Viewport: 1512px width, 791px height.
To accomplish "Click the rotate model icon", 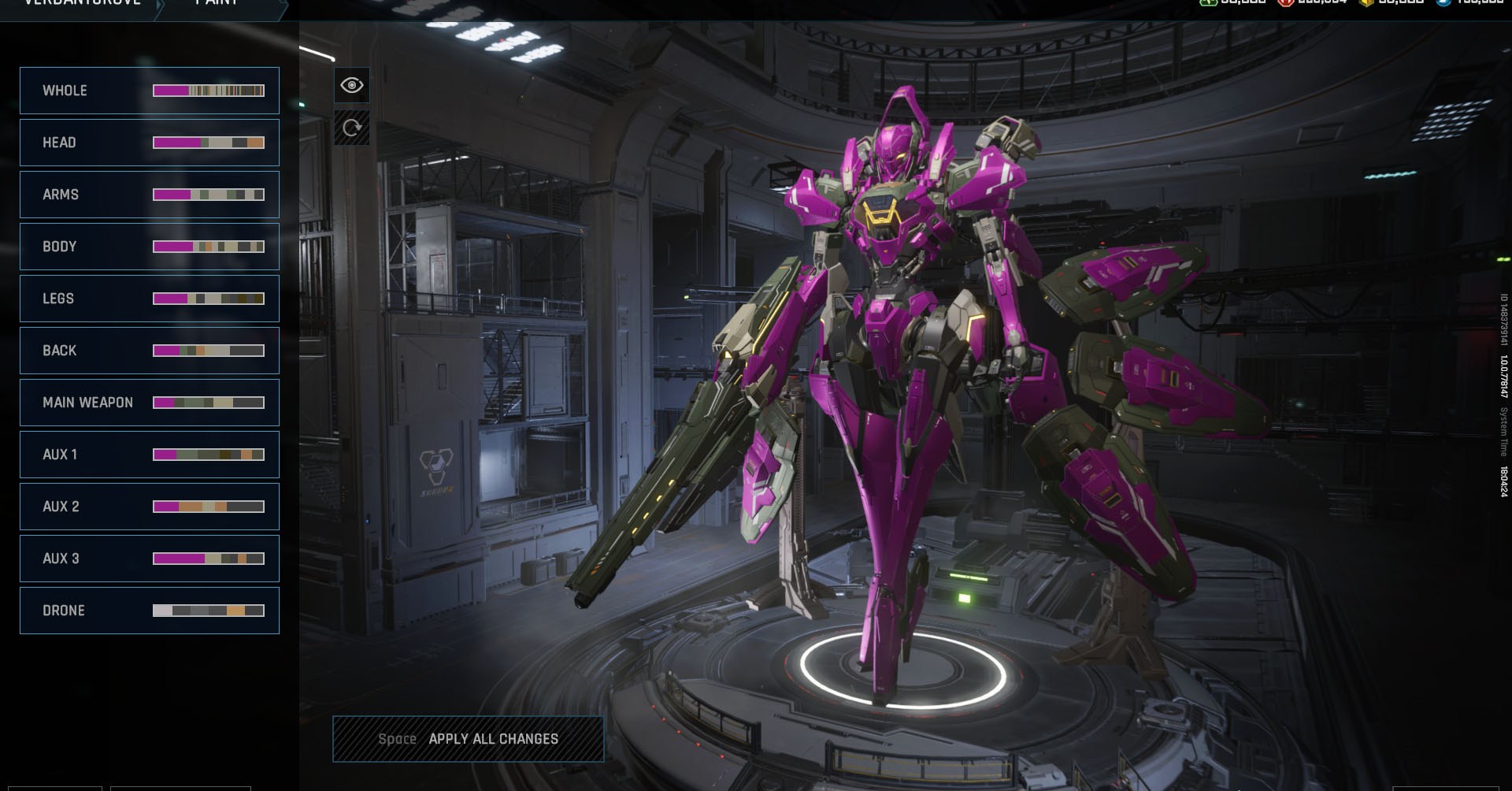I will [352, 128].
